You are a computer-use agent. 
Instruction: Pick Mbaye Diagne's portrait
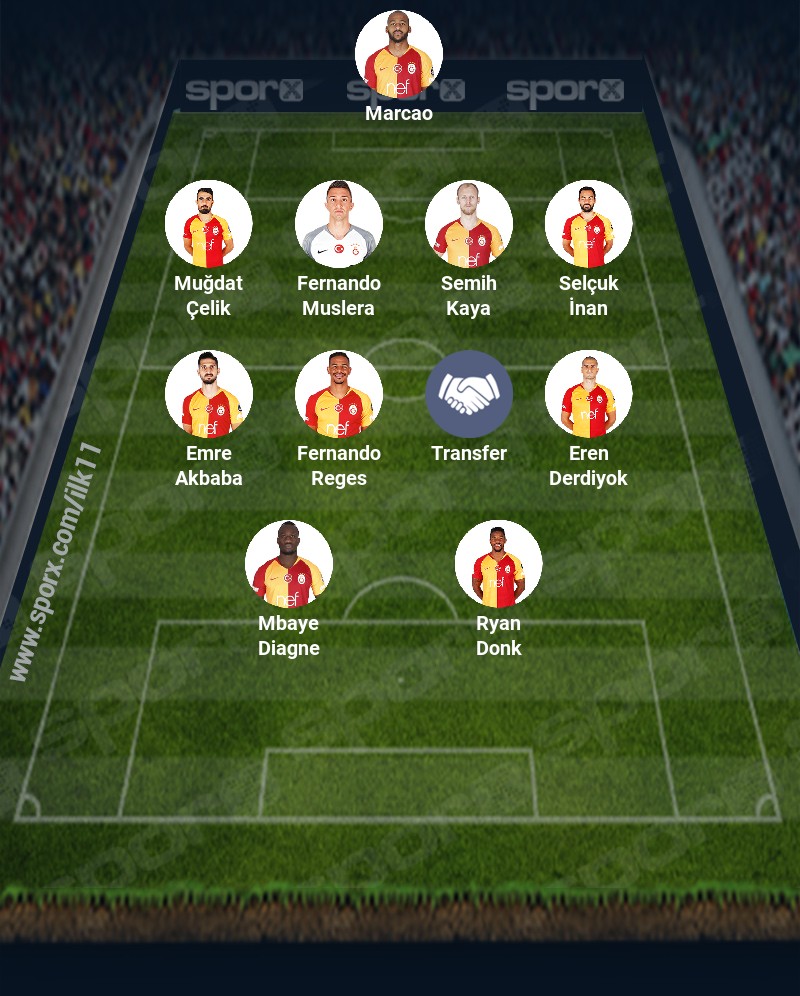(289, 564)
